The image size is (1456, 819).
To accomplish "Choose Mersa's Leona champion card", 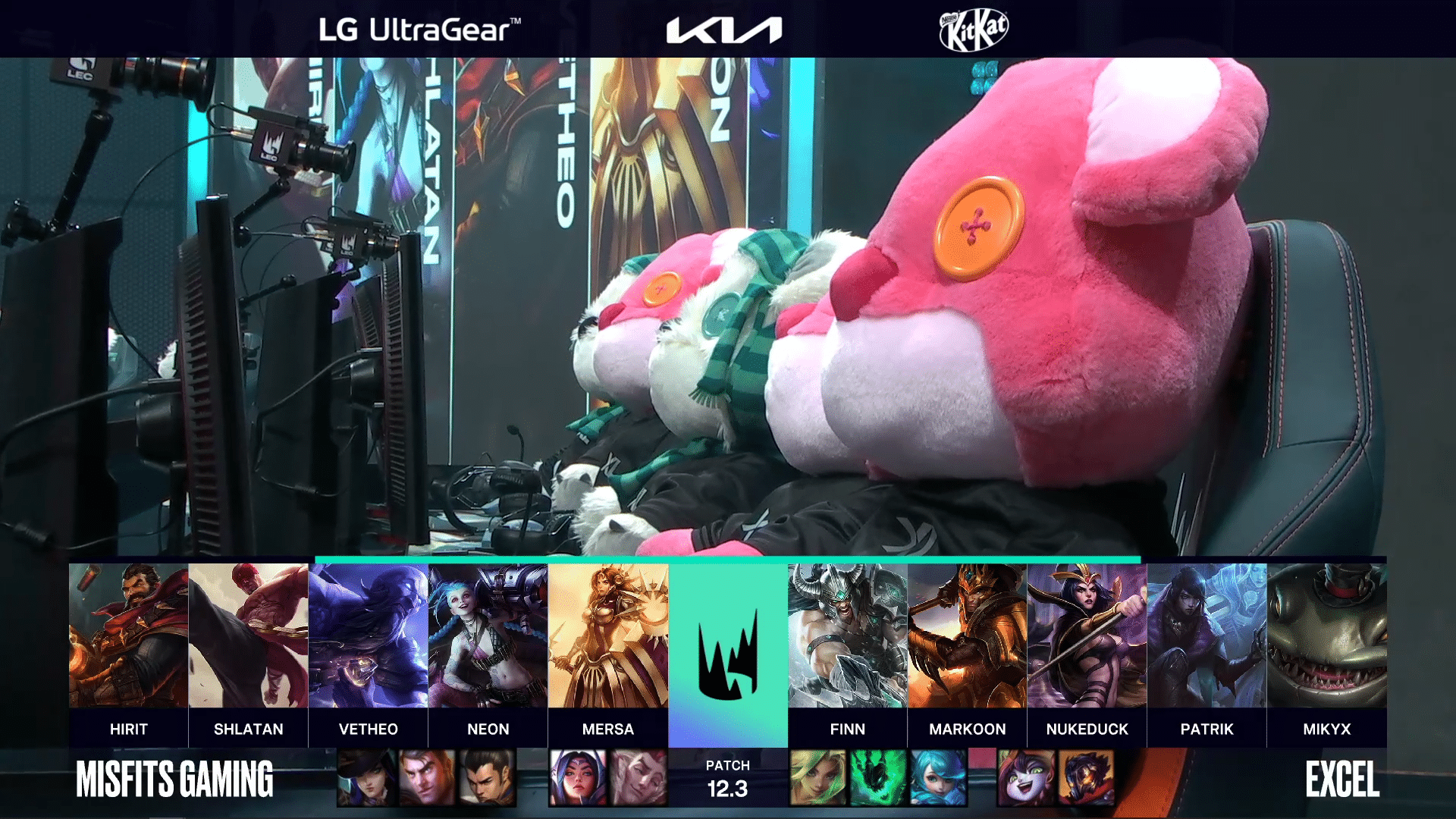I will point(607,635).
